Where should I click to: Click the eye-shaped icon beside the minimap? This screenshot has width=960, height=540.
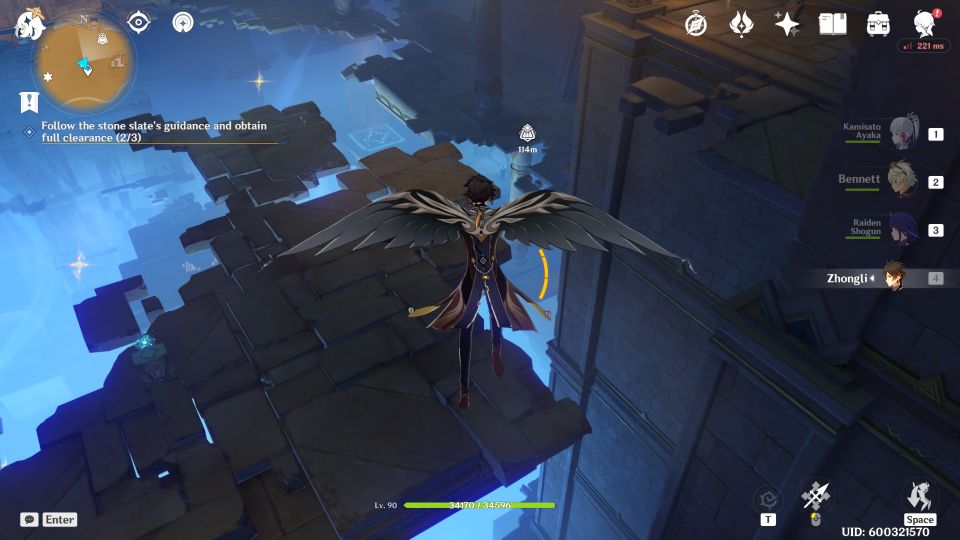(139, 22)
